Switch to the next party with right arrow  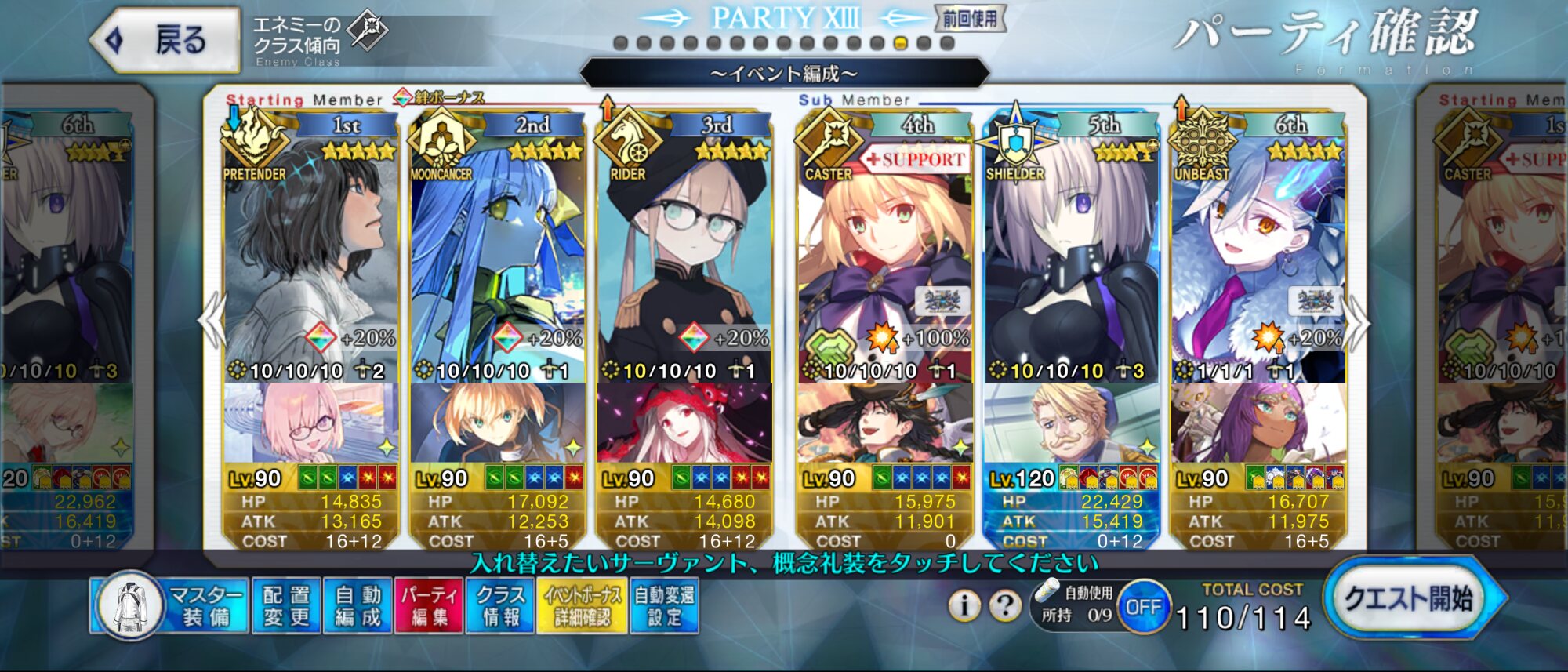[x=1358, y=320]
